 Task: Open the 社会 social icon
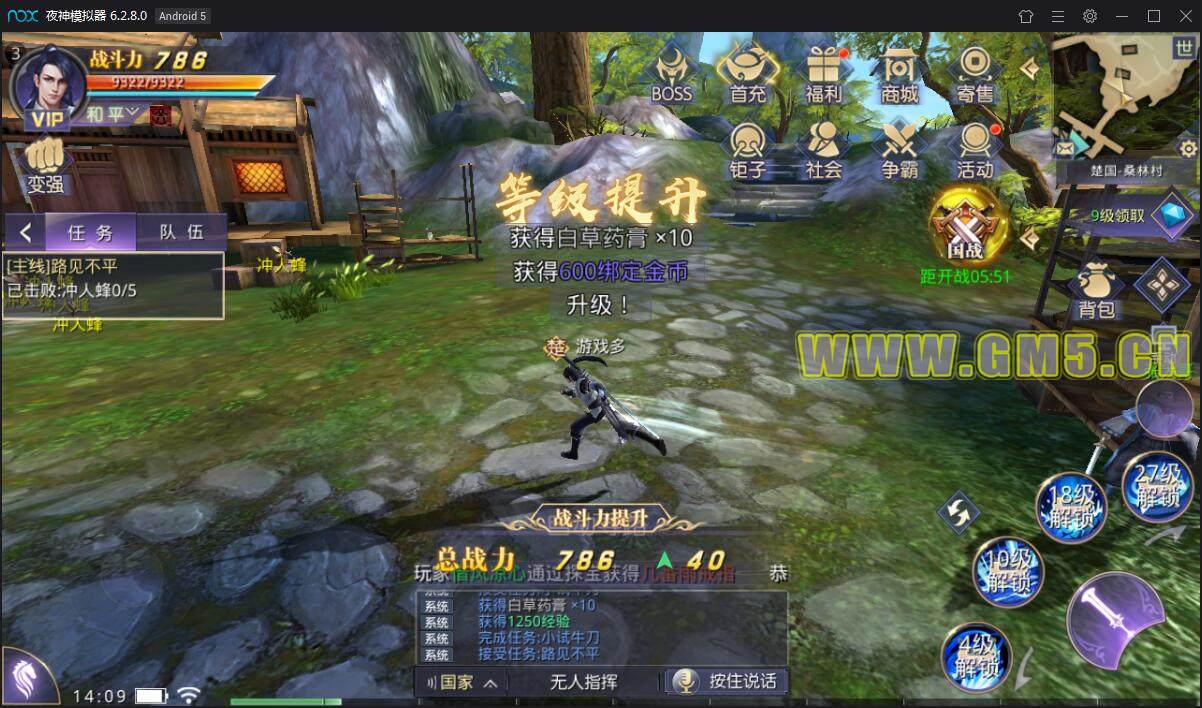[x=824, y=149]
